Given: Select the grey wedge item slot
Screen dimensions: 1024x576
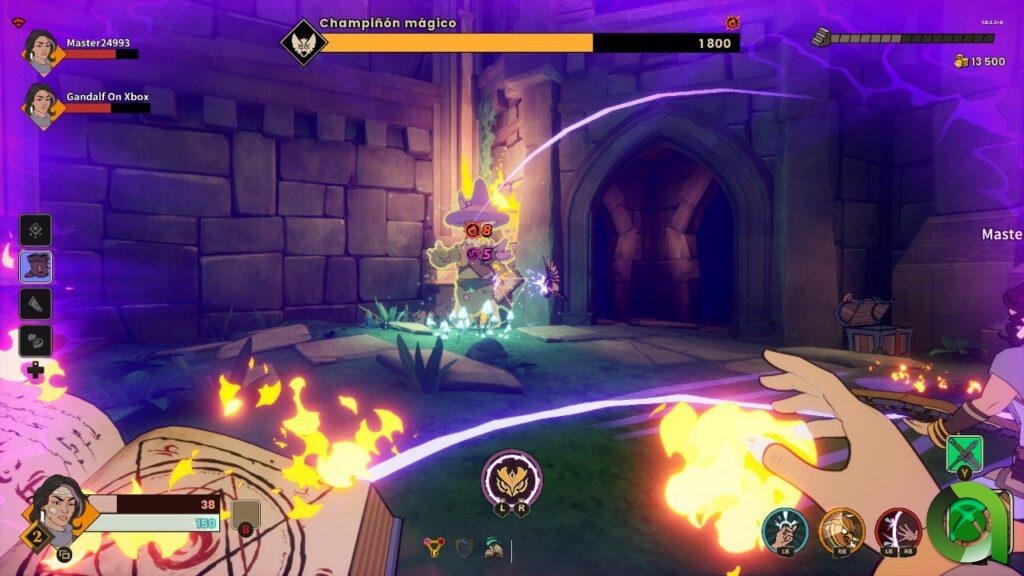Looking at the screenshot, I should [37, 304].
